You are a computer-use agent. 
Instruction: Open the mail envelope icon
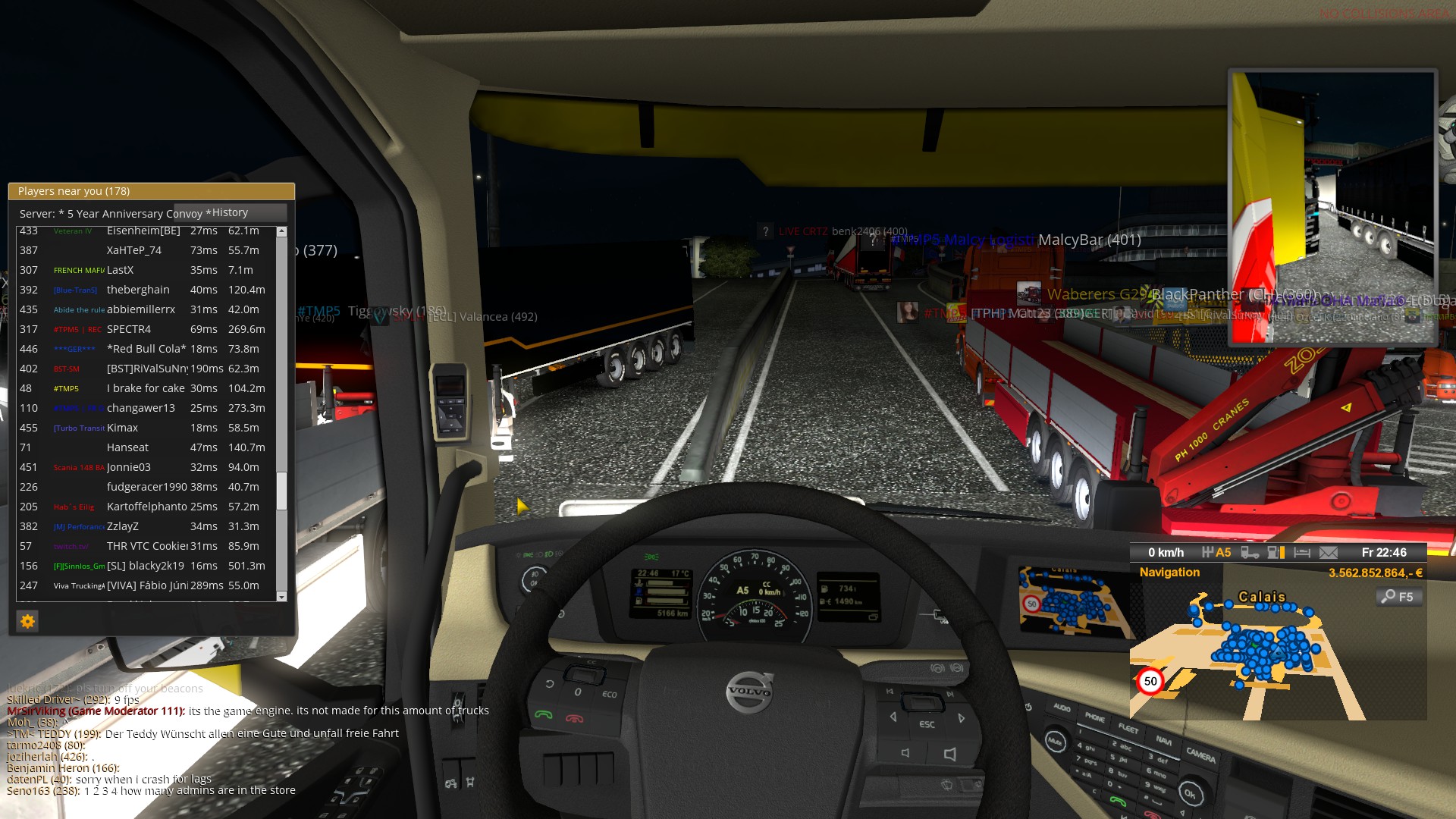pyautogui.click(x=1328, y=553)
